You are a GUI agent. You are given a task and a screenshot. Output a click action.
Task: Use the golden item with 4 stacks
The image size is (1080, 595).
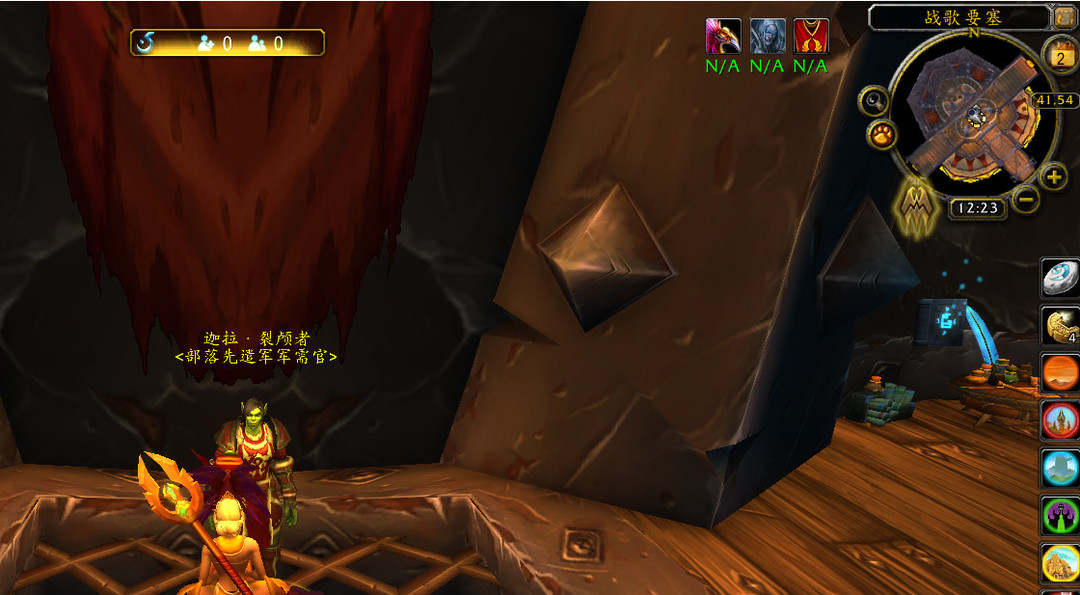point(1060,325)
